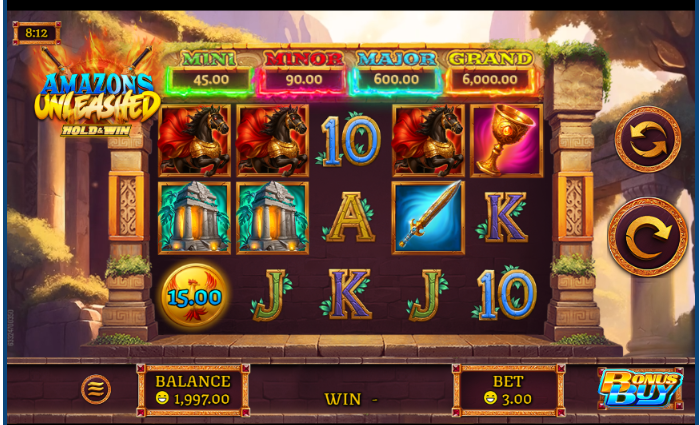
Task: Open the Bonus Buy feature
Action: 640,389
